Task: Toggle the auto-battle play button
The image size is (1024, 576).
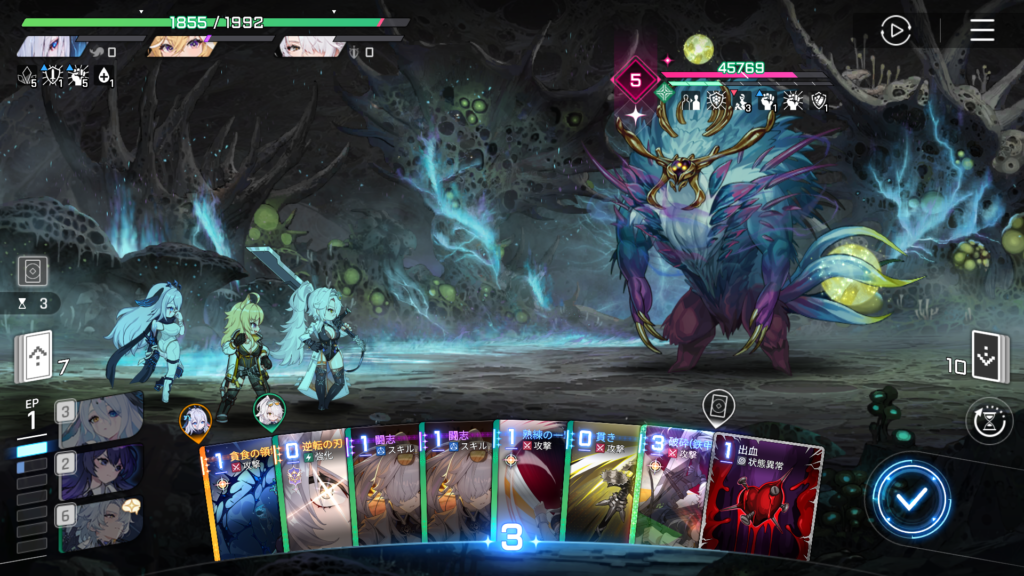Action: pyautogui.click(x=895, y=30)
